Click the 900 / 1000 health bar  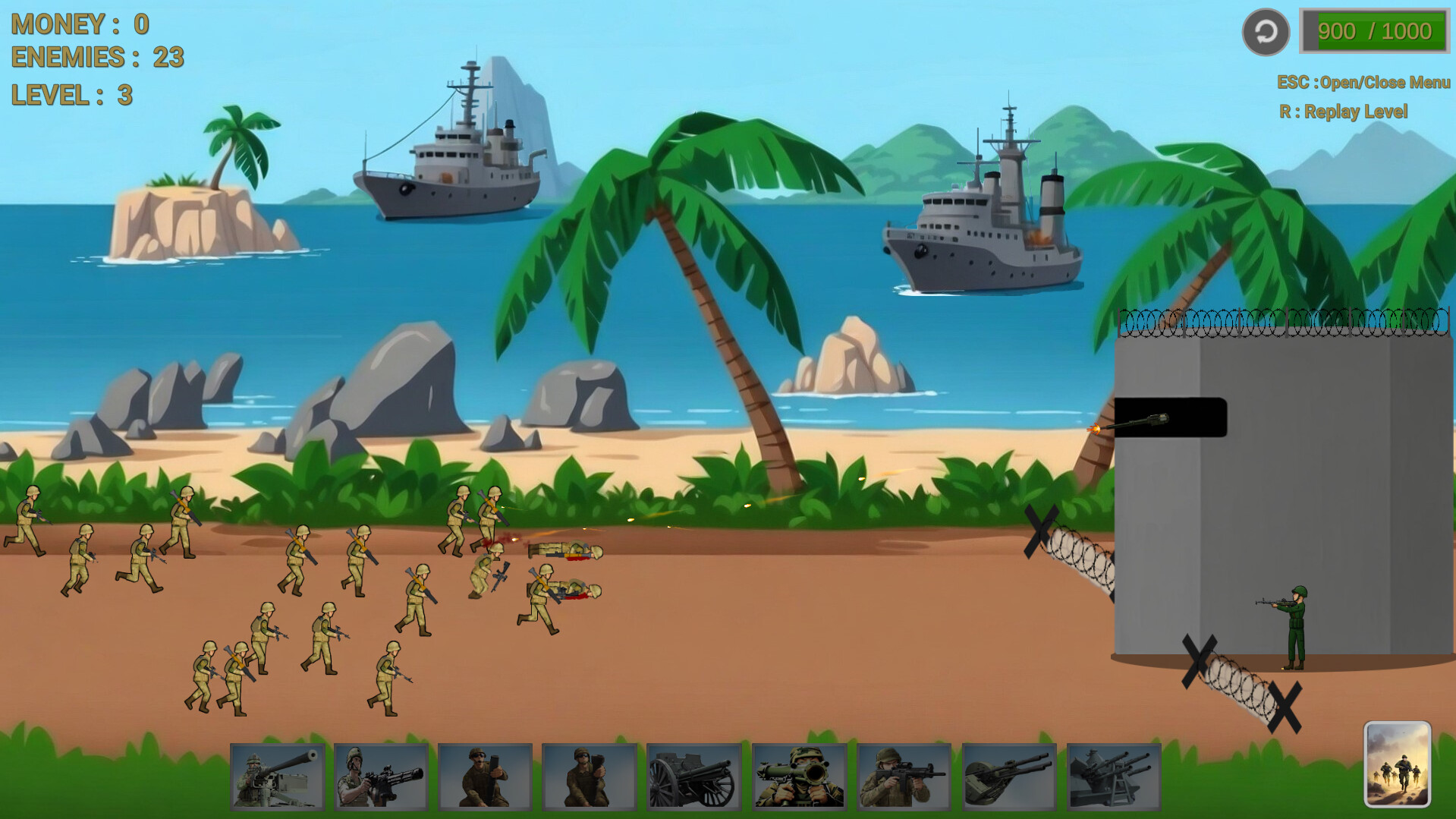pos(1376,31)
